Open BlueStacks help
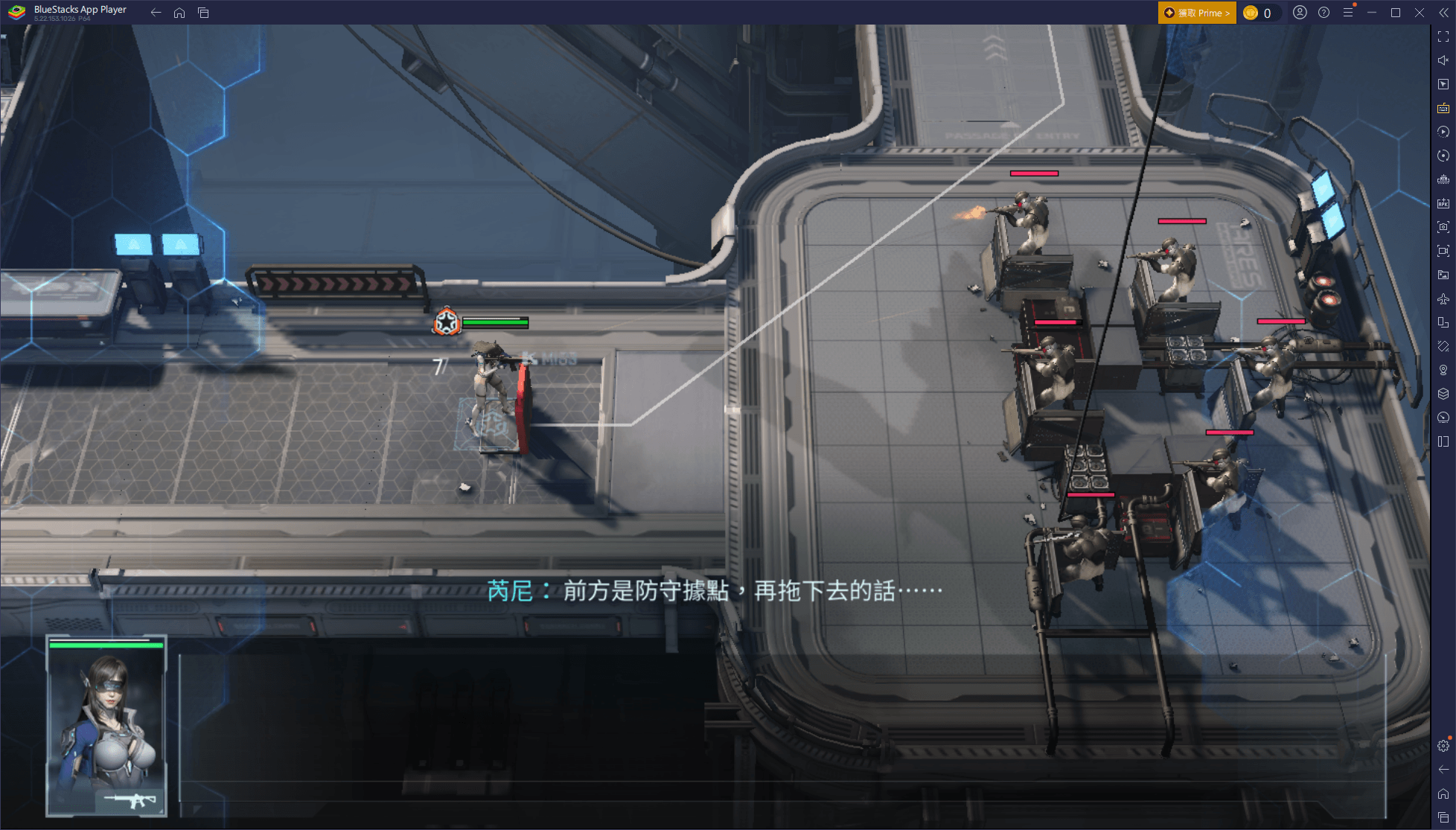 pos(1324,13)
